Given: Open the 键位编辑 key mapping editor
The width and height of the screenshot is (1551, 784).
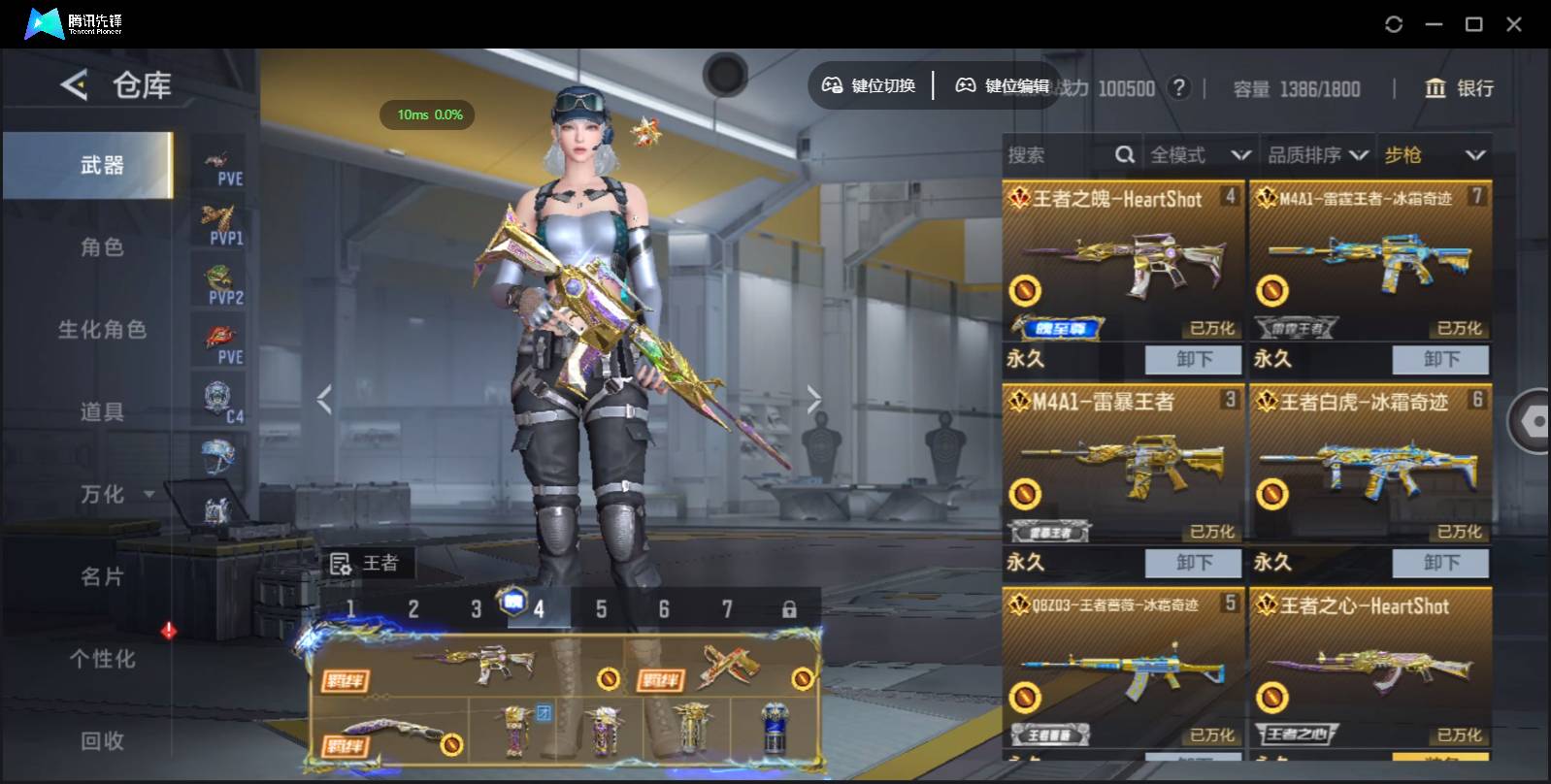Looking at the screenshot, I should point(1004,86).
